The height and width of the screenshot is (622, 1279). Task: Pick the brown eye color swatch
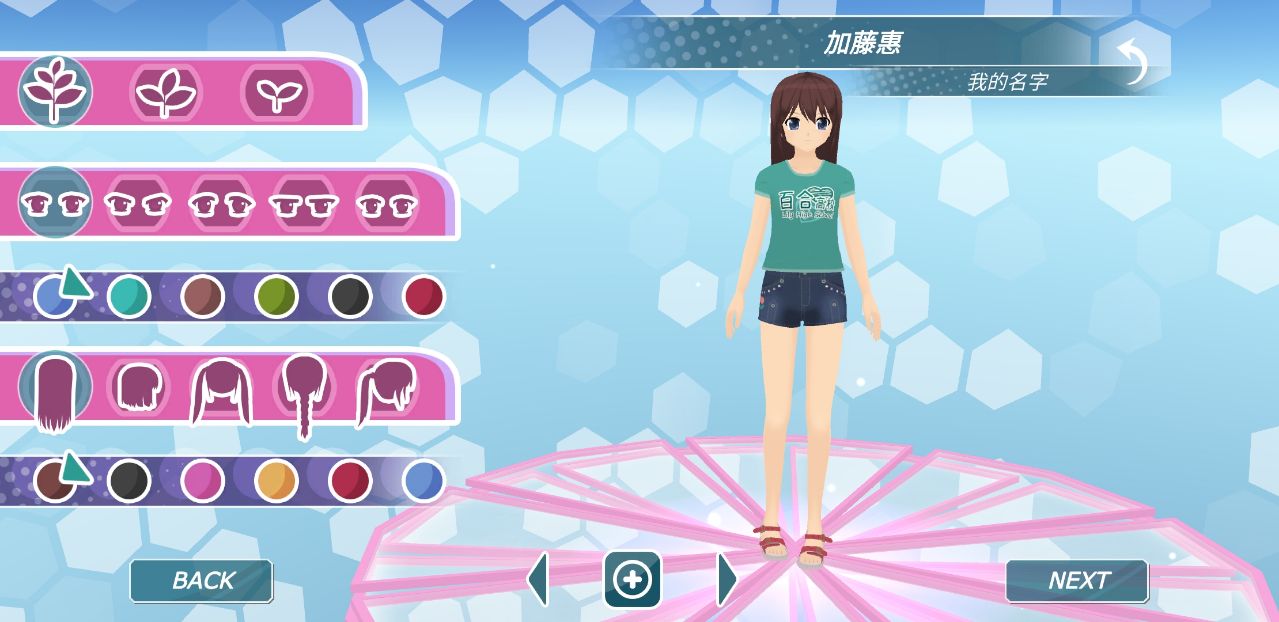click(202, 297)
